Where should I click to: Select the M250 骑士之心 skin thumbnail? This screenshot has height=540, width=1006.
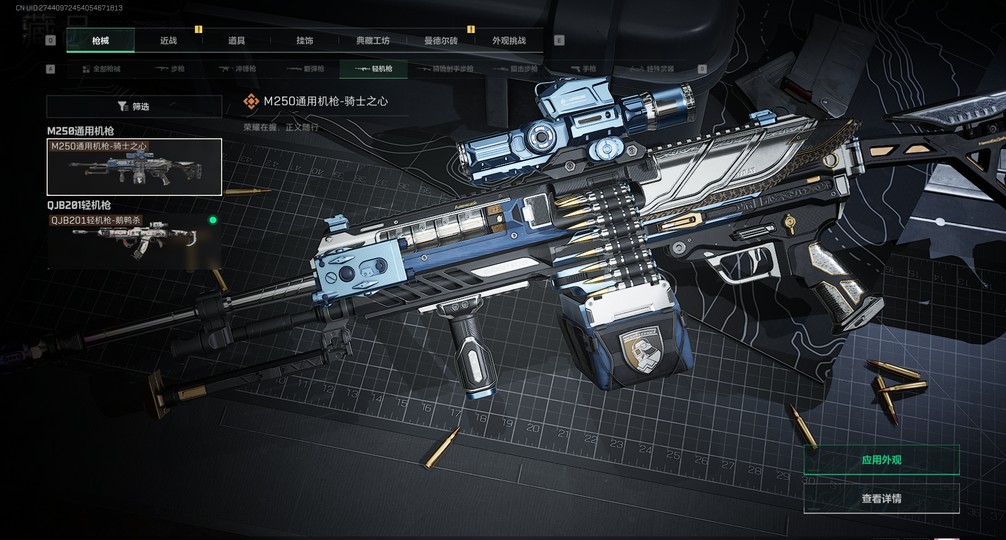pos(134,167)
